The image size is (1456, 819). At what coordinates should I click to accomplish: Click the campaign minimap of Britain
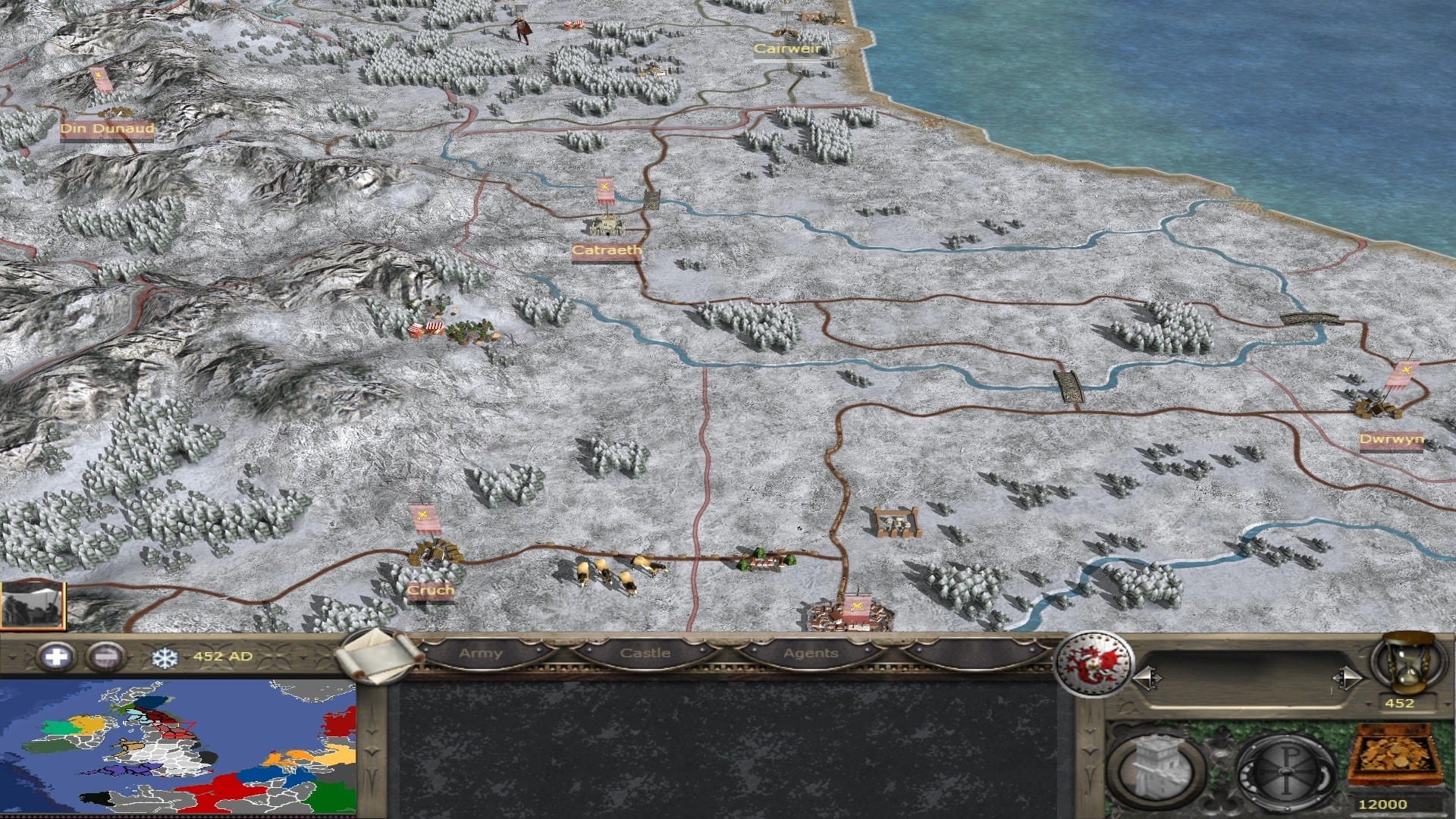tap(177, 748)
